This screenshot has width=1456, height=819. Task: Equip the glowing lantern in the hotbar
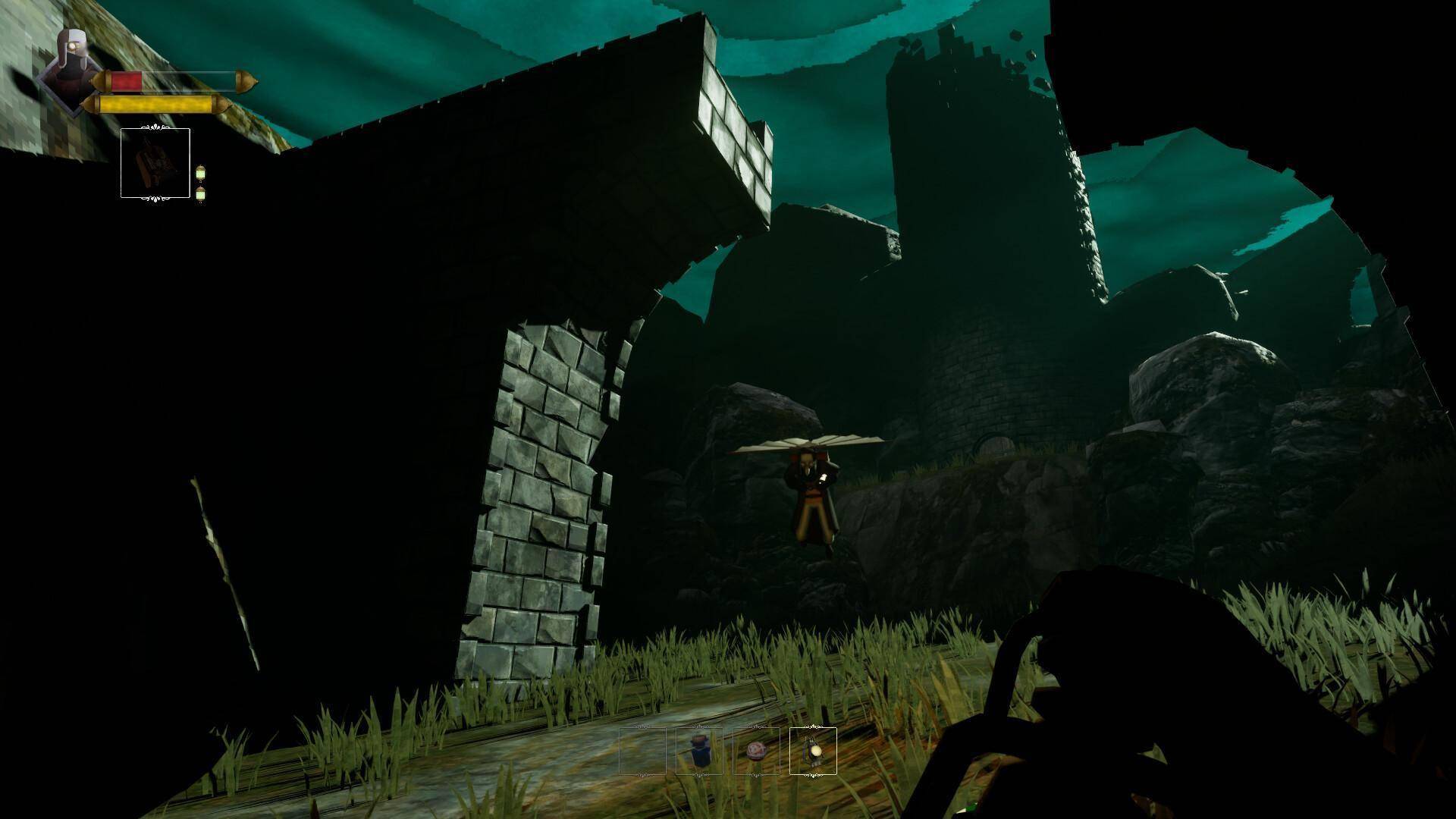coord(813,751)
